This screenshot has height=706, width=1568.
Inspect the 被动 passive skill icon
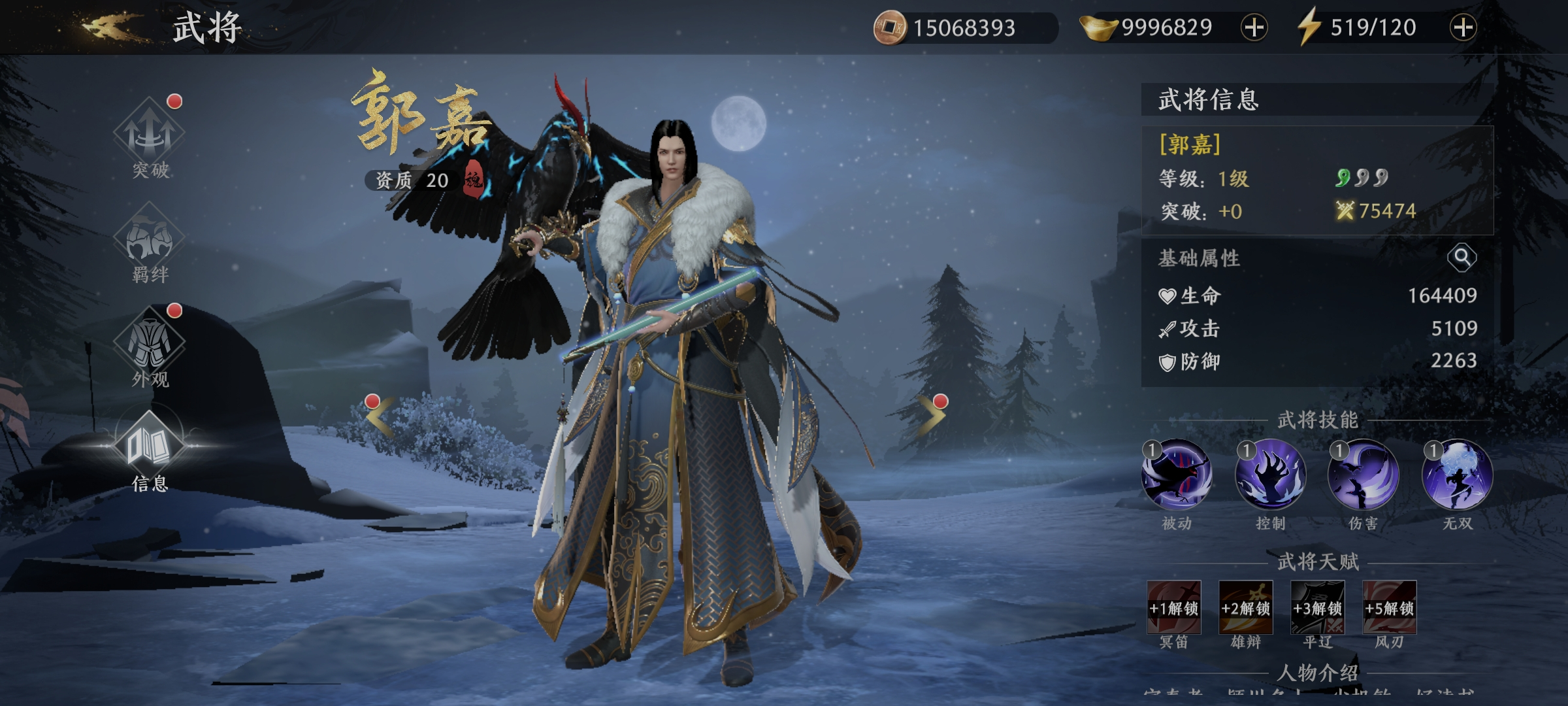tap(1176, 475)
